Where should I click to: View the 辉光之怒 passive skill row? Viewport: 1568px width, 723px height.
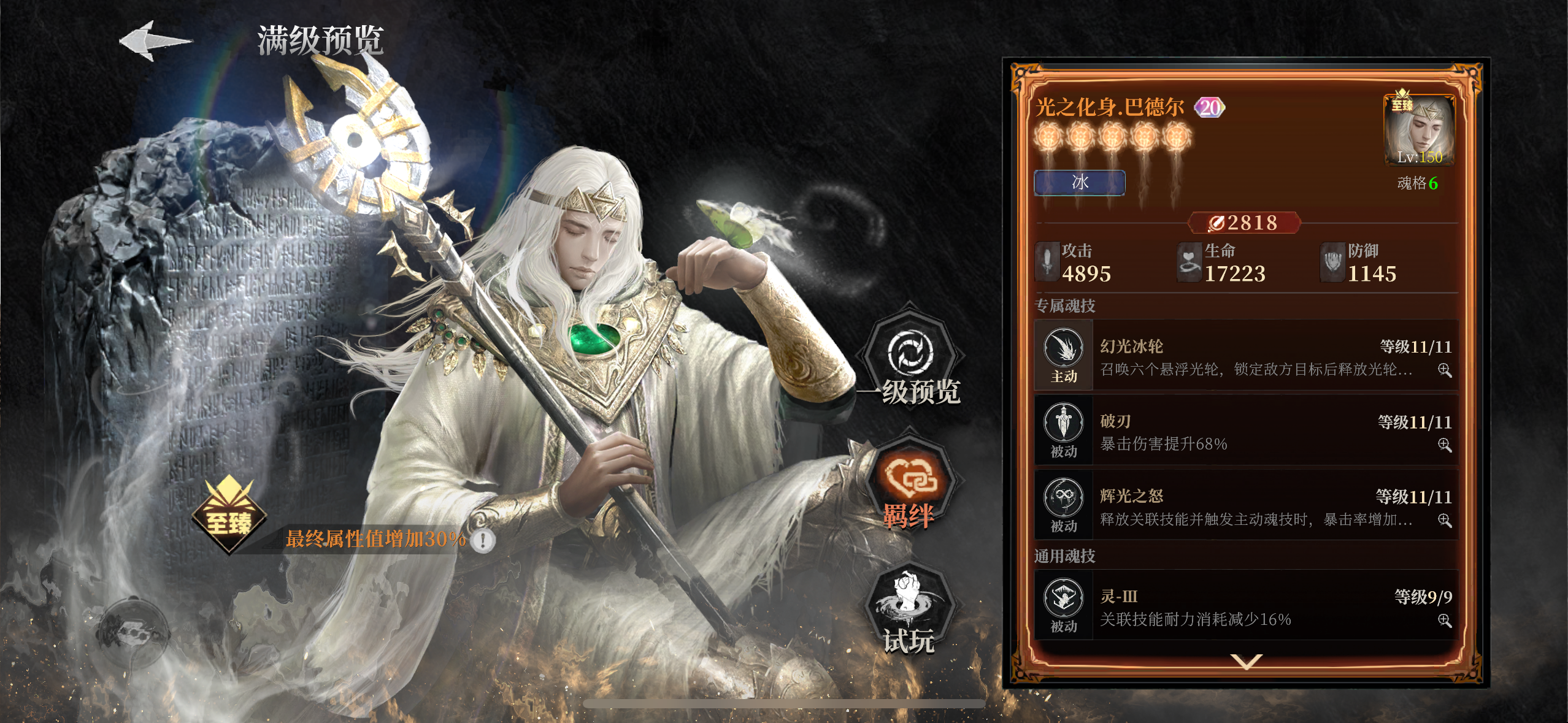tap(1245, 506)
